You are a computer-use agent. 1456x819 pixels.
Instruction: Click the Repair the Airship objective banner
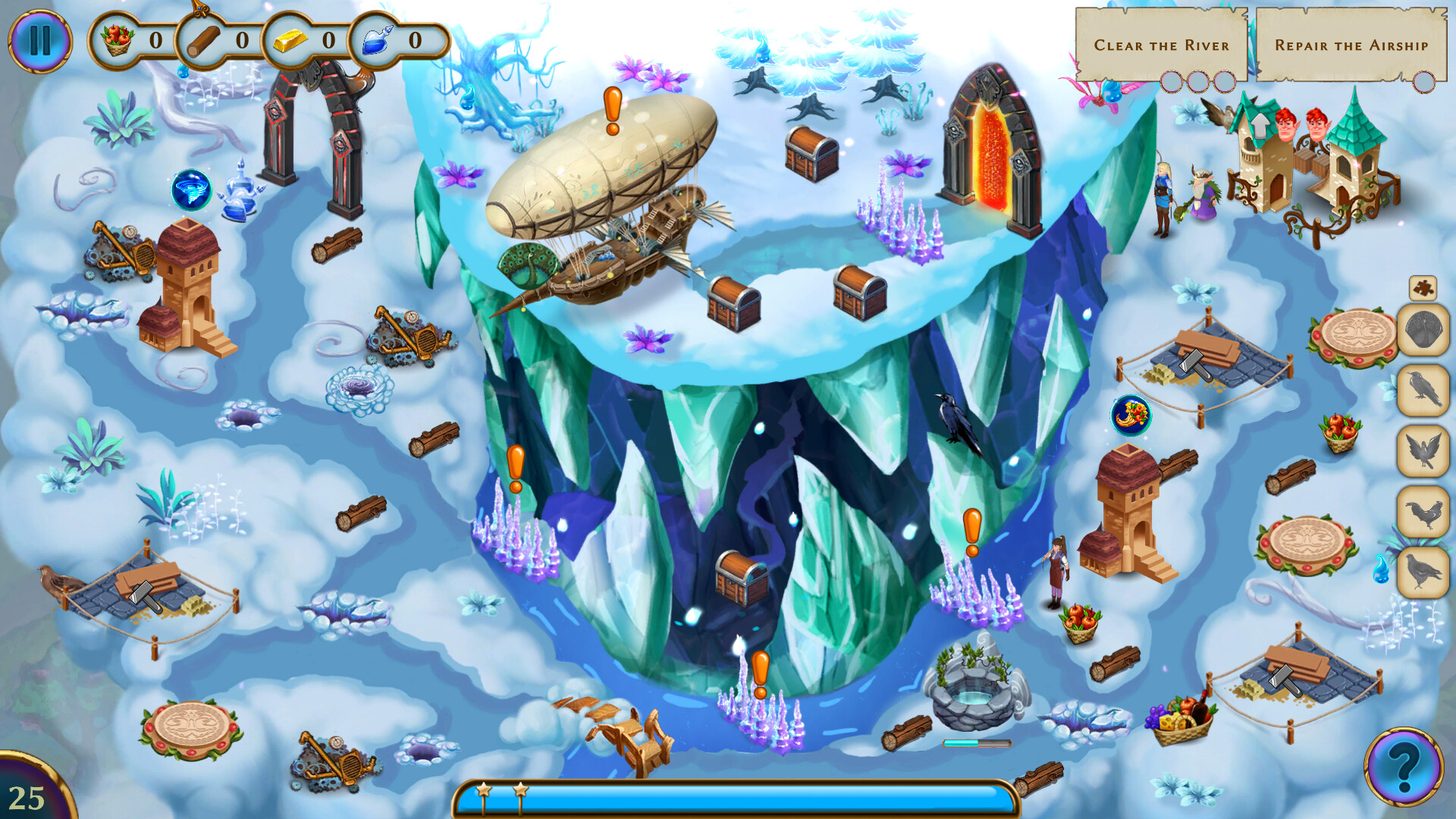pos(1350,45)
